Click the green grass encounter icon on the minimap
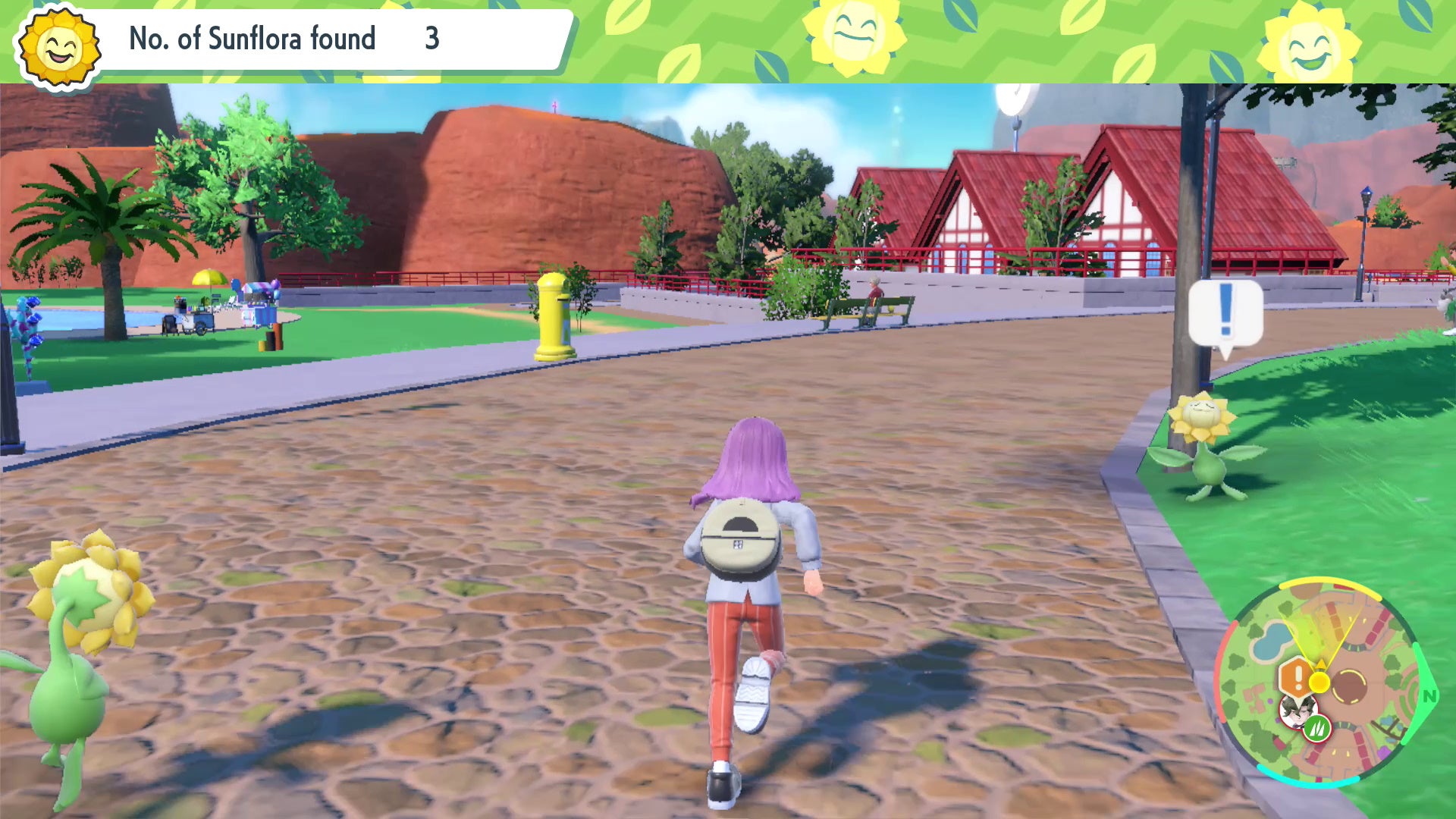 pos(1316,728)
